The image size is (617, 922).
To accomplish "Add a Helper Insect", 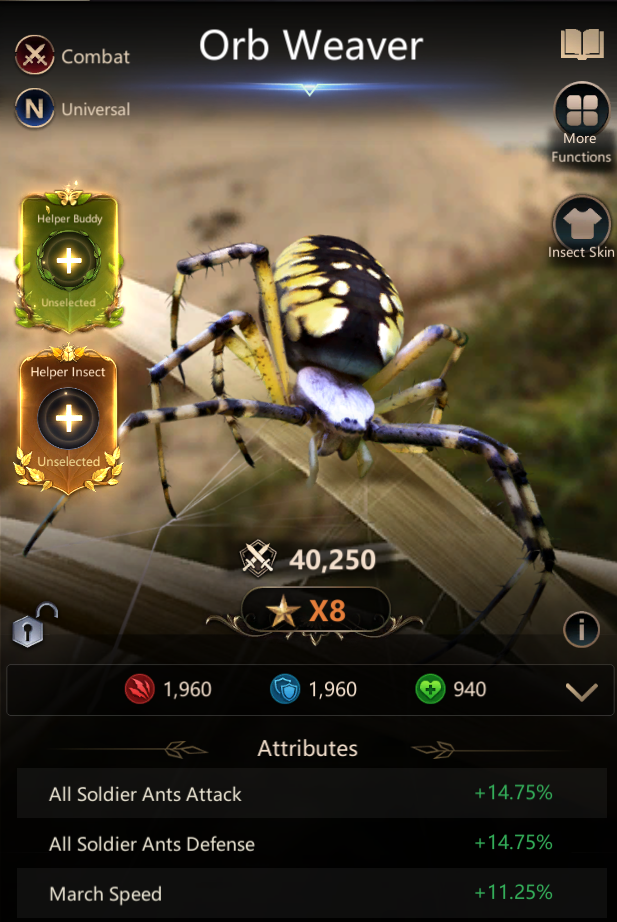I will click(x=69, y=418).
